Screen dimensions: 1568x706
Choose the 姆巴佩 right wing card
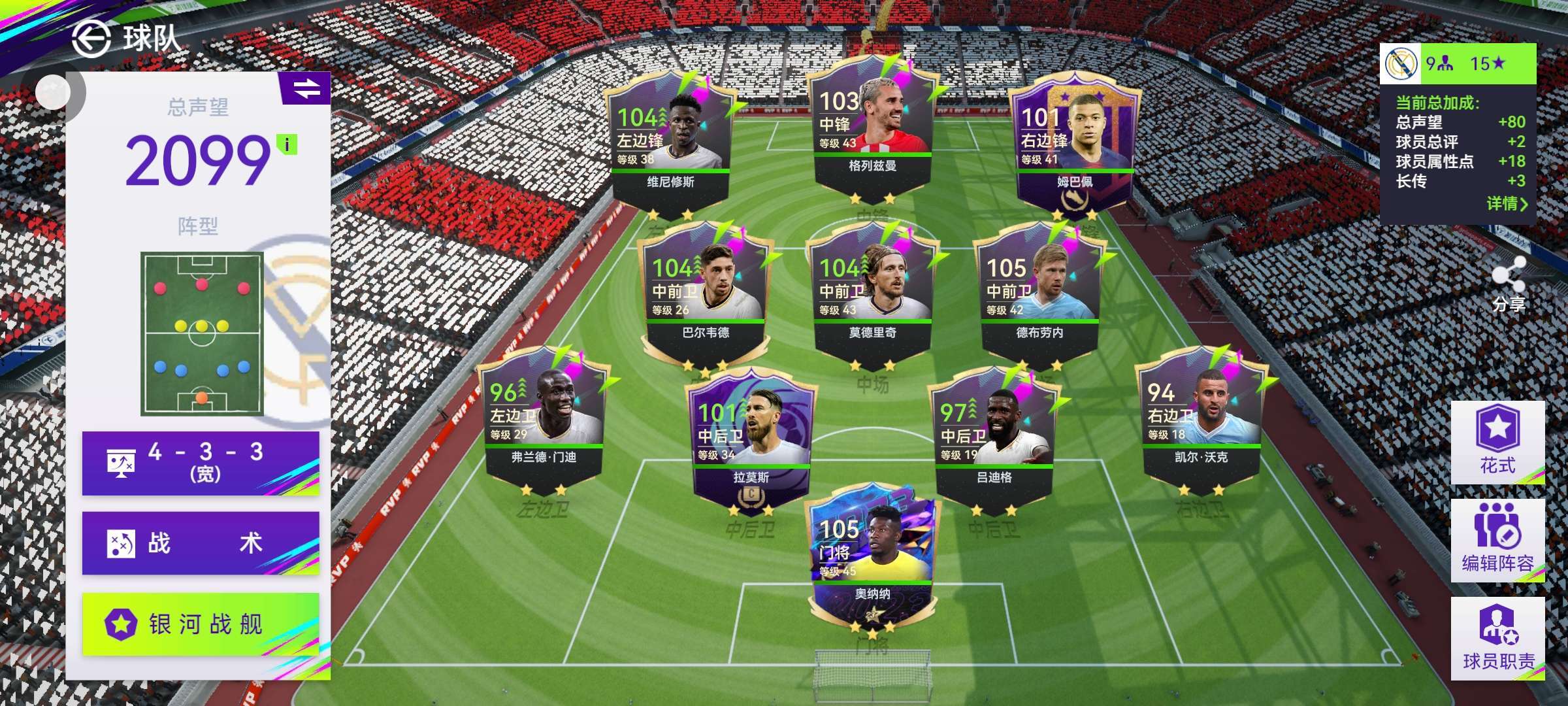1074,144
